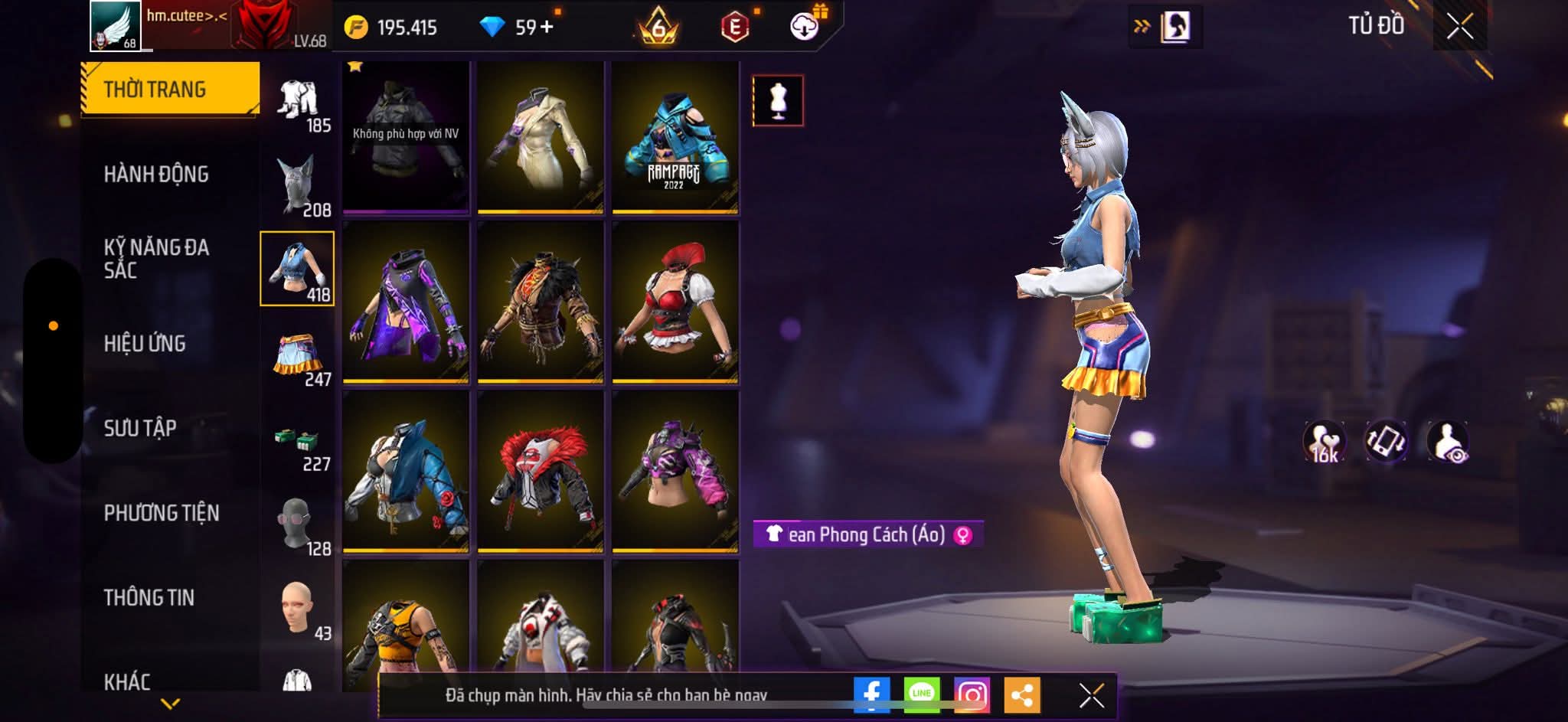Go to the Sưu Tập collection tab
The height and width of the screenshot is (722, 1568).
click(140, 428)
